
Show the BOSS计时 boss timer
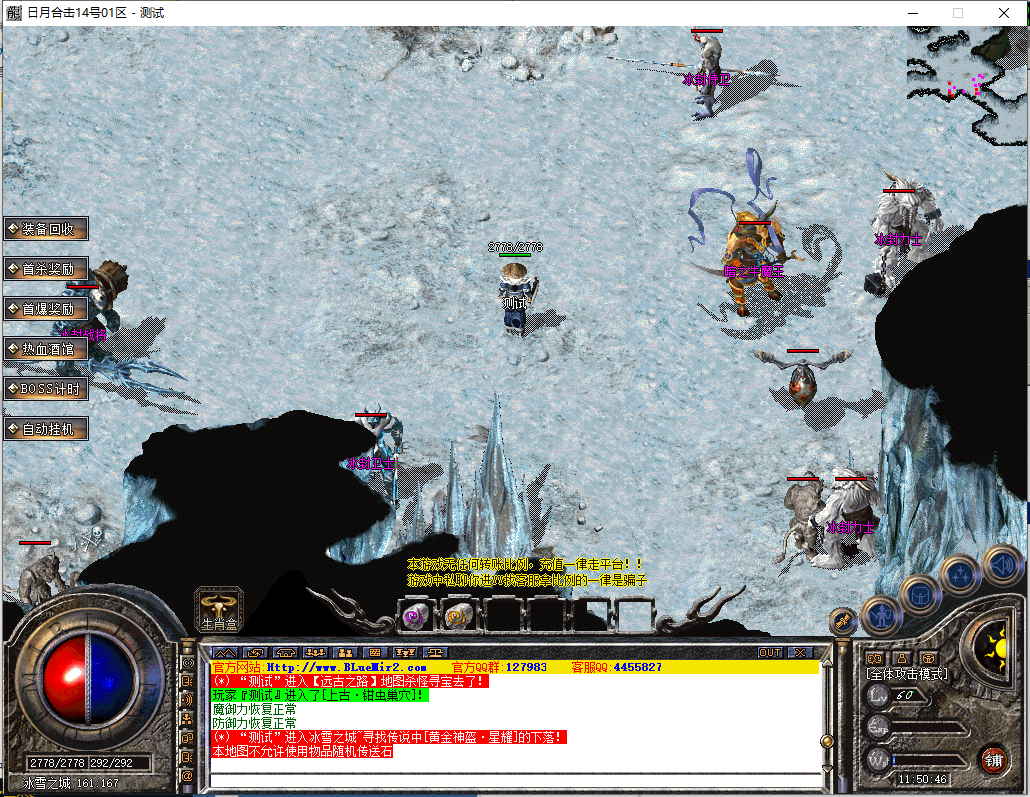tap(46, 388)
